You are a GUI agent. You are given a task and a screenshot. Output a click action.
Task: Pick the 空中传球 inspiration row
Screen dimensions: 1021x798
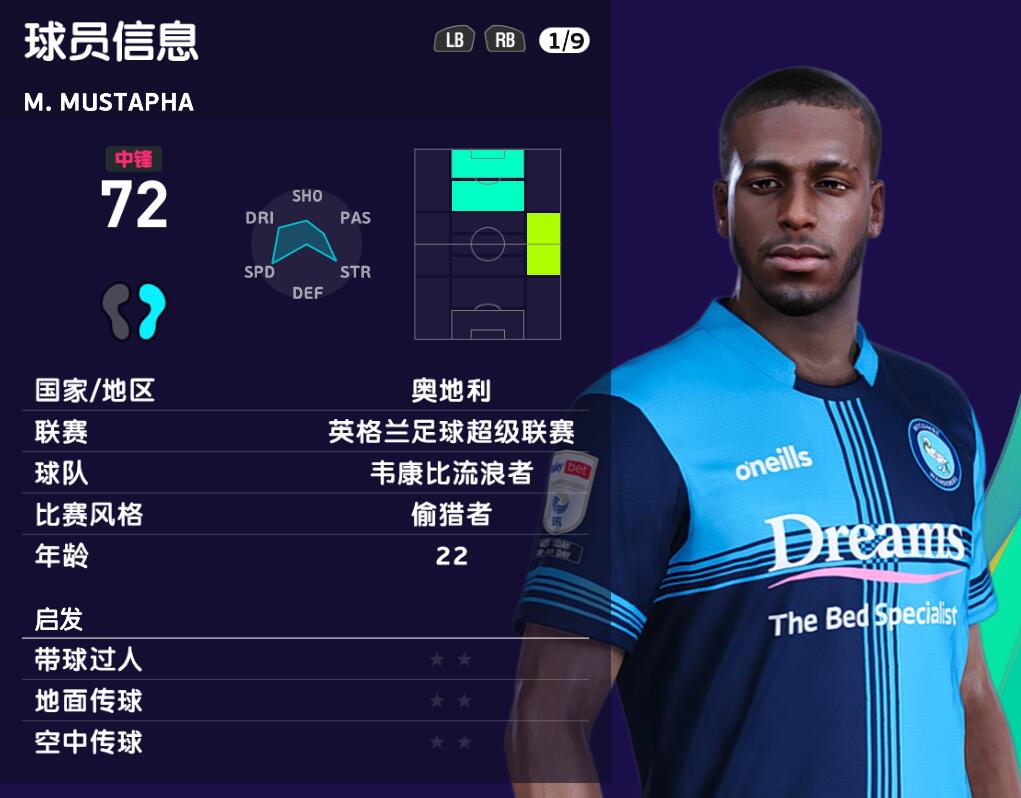[x=306, y=742]
